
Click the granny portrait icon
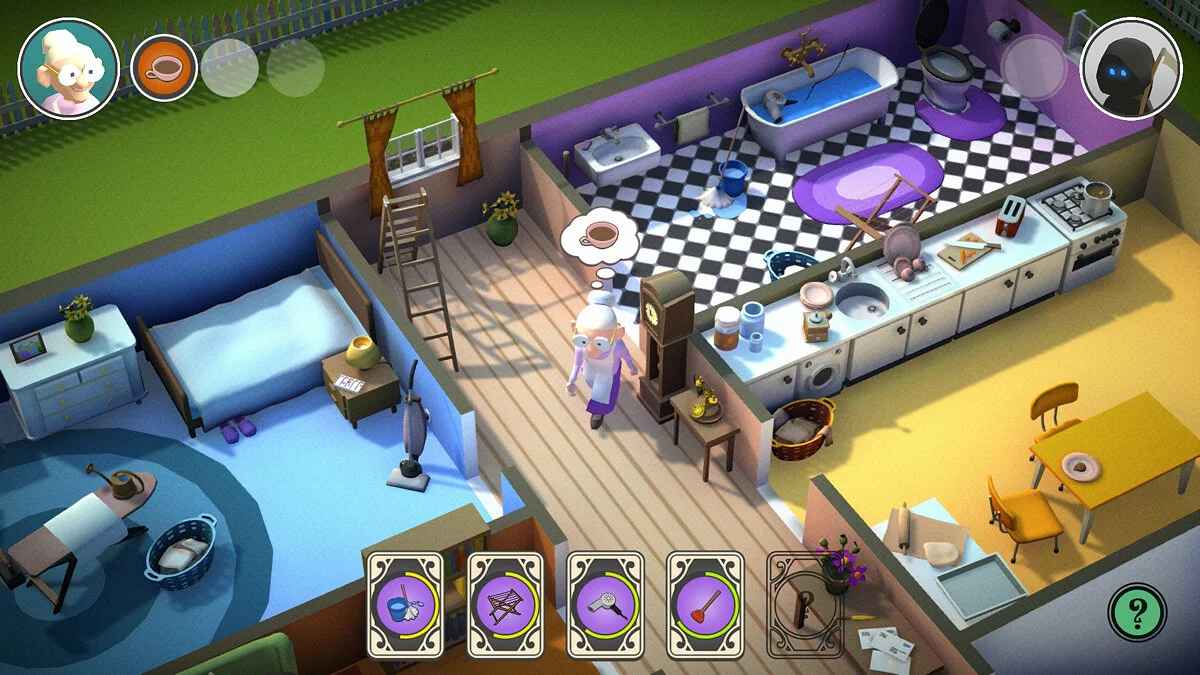69,68
